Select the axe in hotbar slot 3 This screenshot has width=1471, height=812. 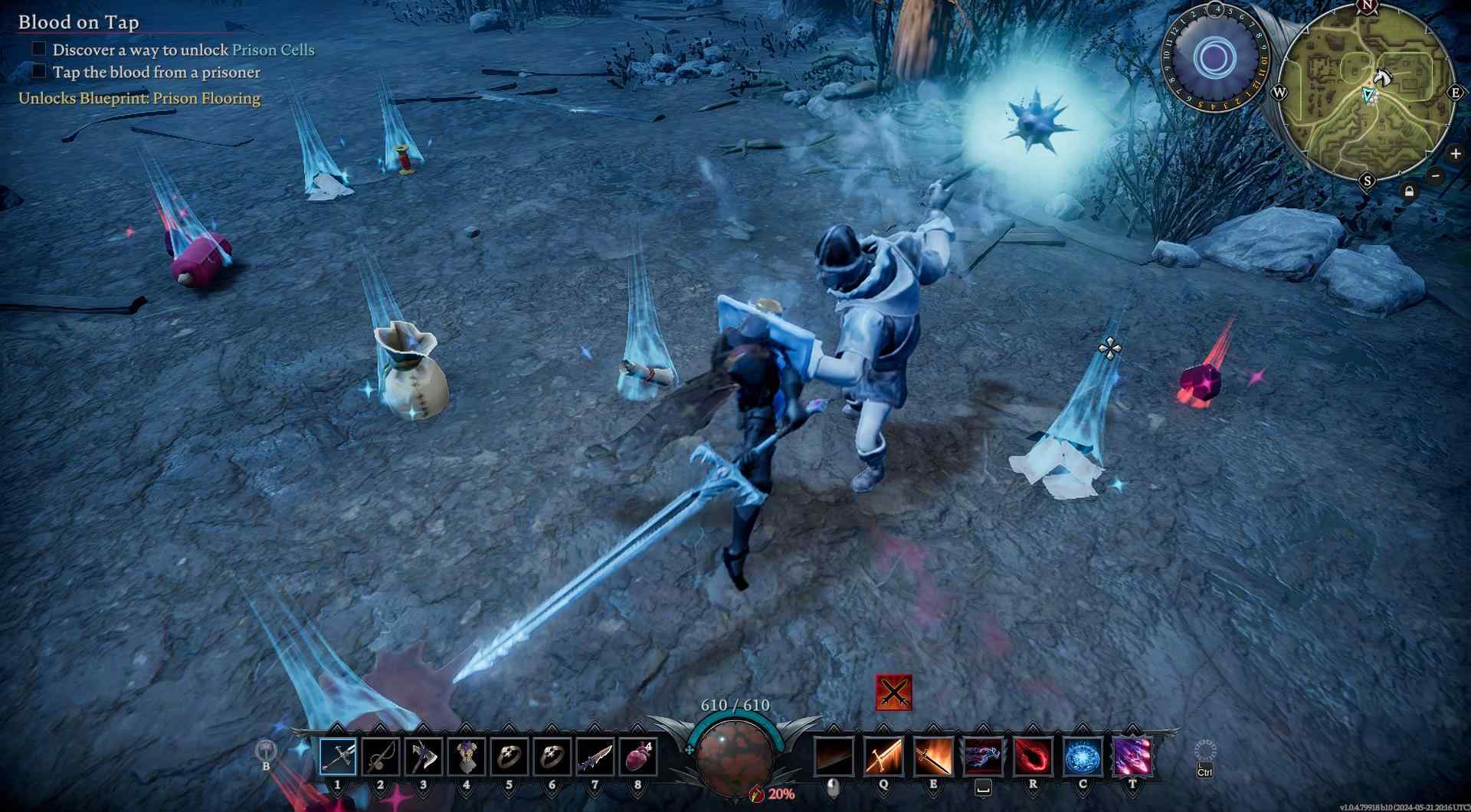pyautogui.click(x=424, y=757)
